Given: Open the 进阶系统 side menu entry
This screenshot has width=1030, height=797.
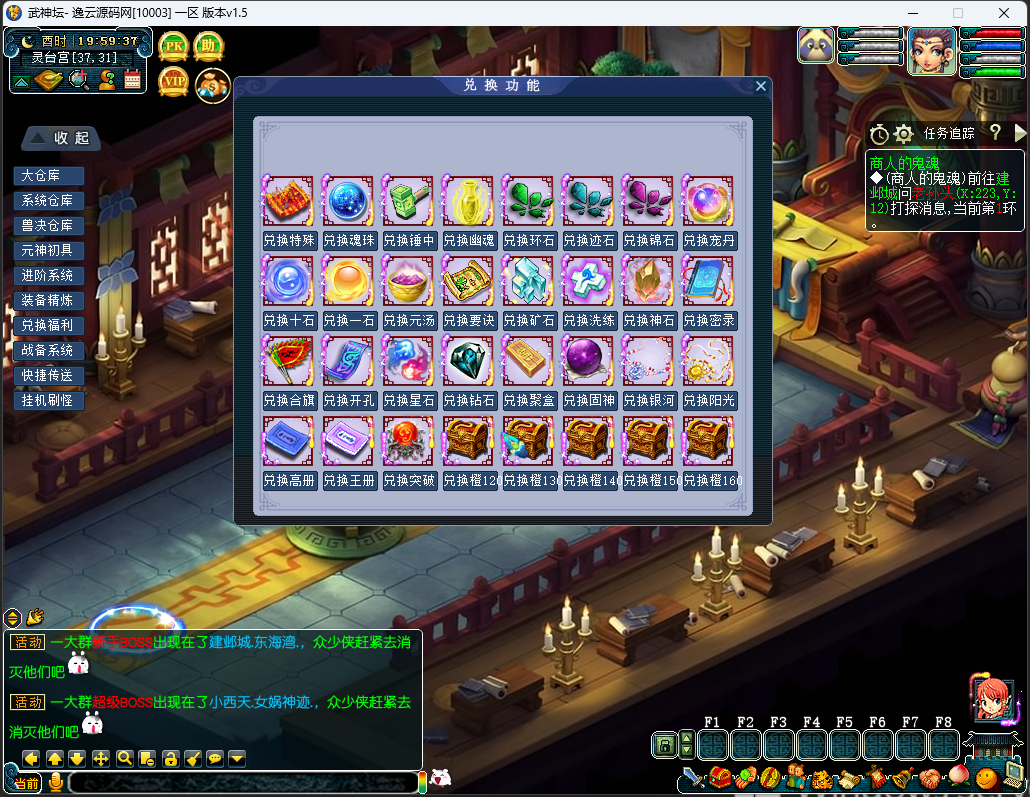Looking at the screenshot, I should click(x=48, y=276).
